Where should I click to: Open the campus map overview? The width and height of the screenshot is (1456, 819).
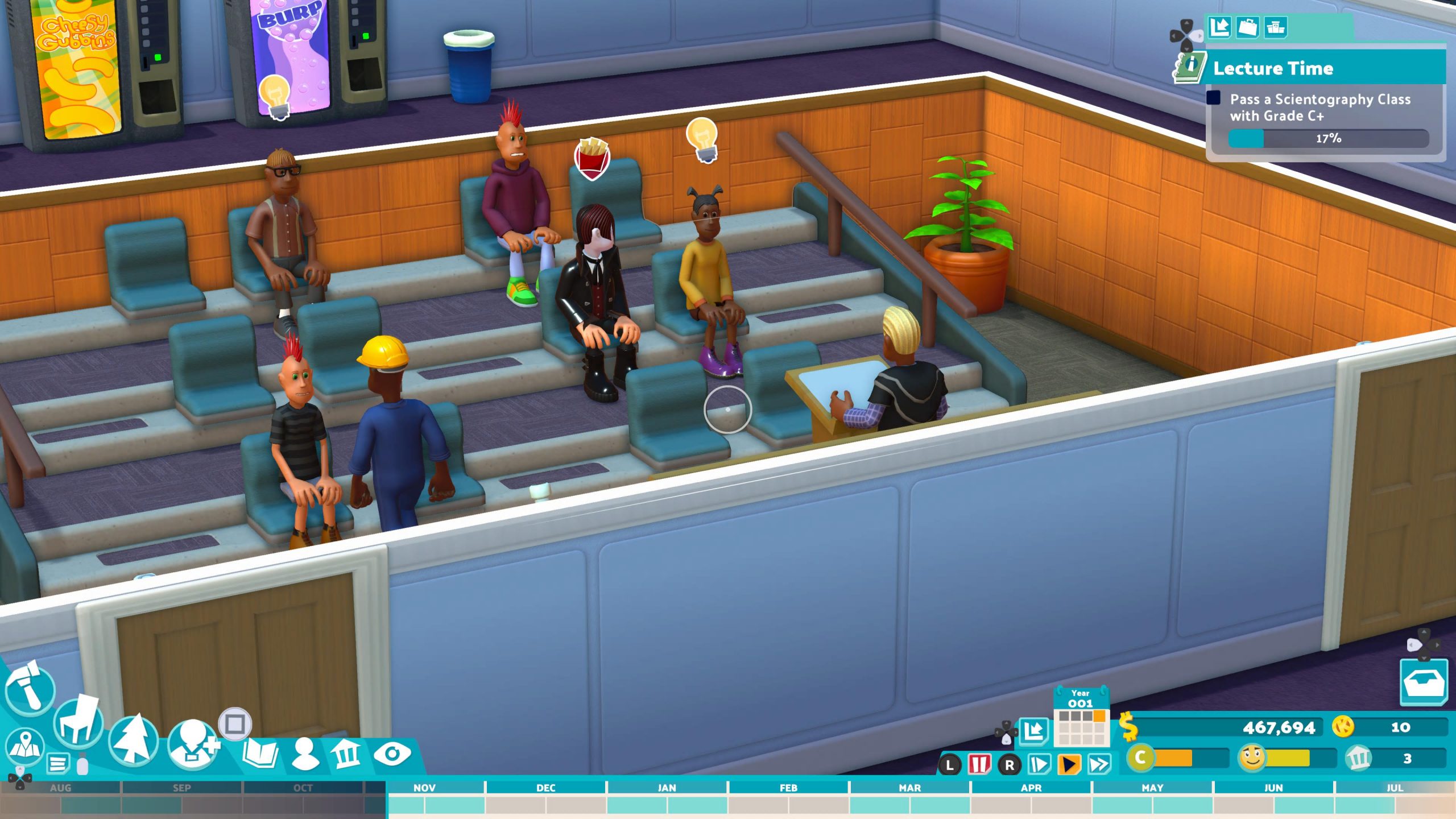[x=24, y=746]
